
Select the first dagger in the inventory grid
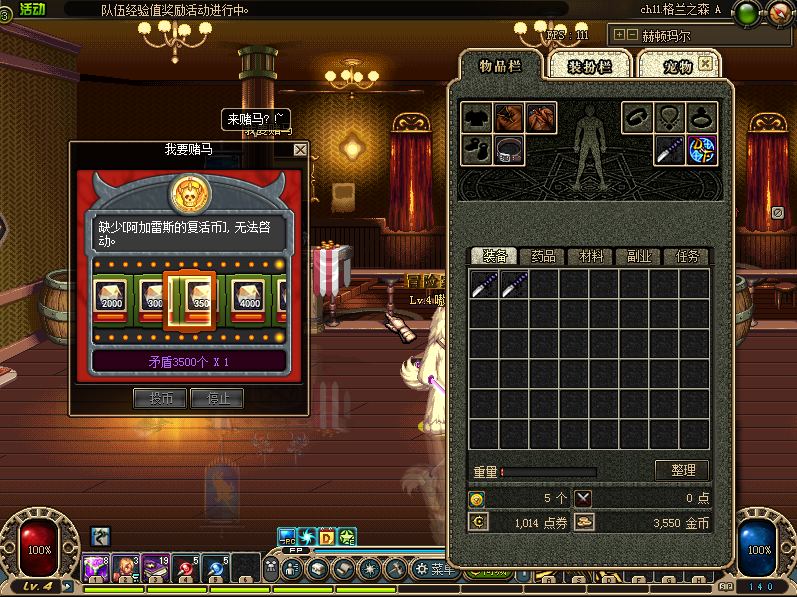pyautogui.click(x=484, y=285)
